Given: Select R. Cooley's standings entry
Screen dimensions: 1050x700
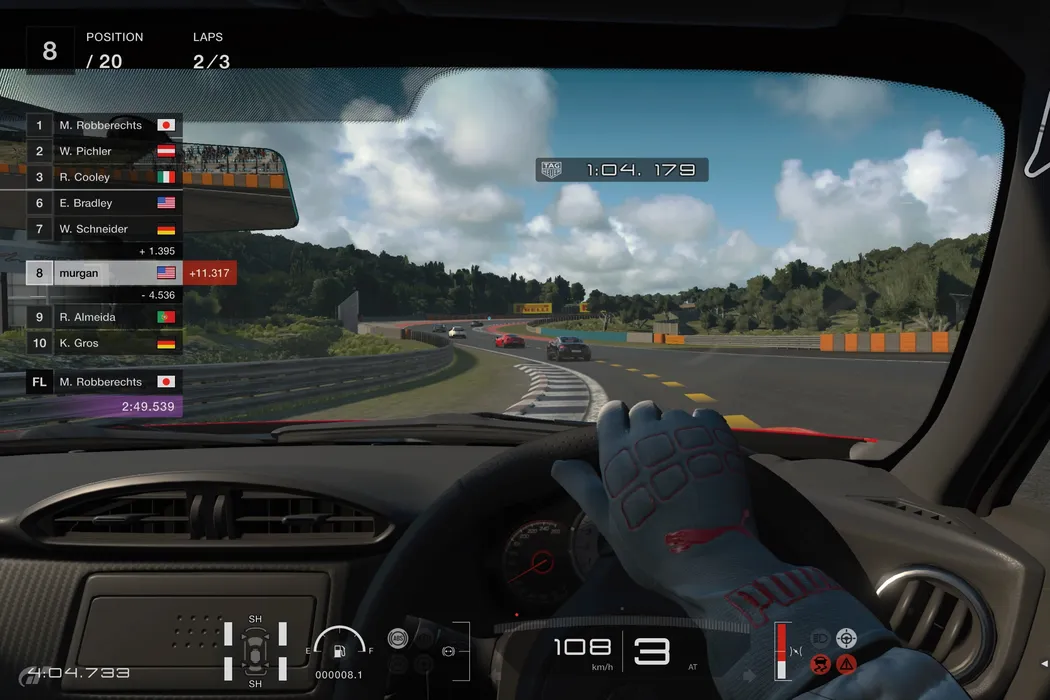Looking at the screenshot, I should click(x=102, y=177).
